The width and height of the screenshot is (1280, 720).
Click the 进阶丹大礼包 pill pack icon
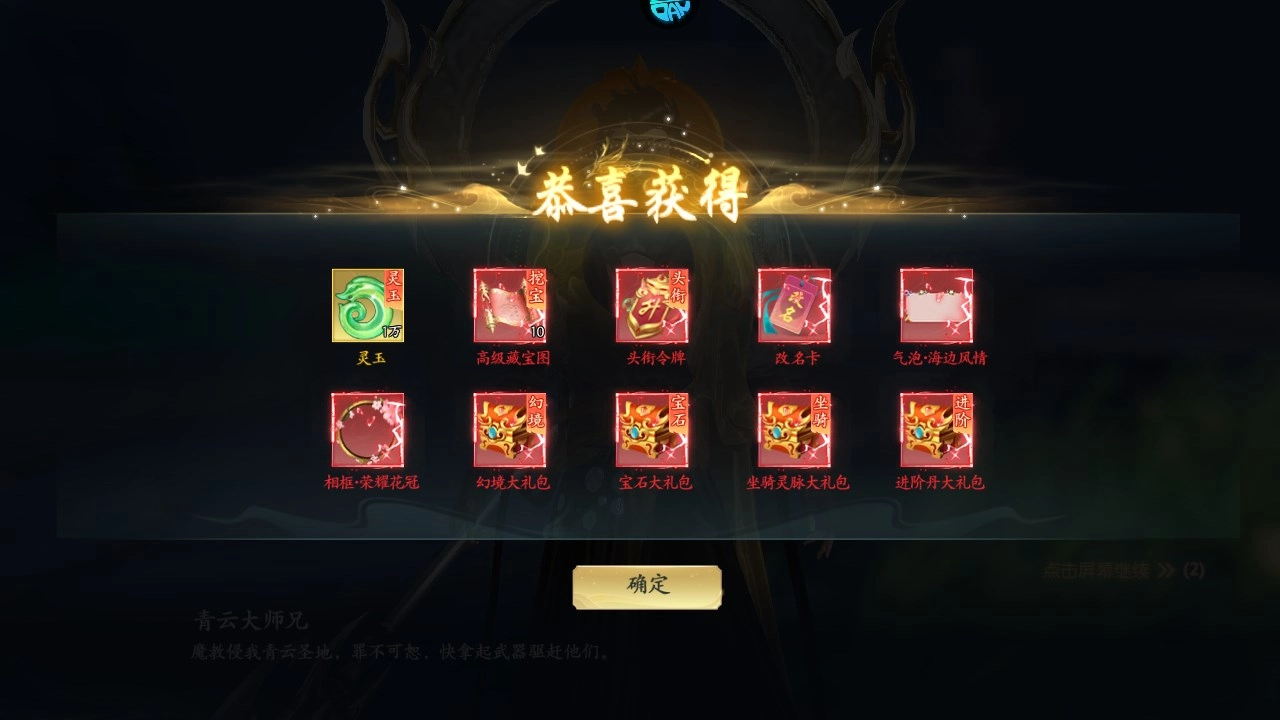coord(935,430)
